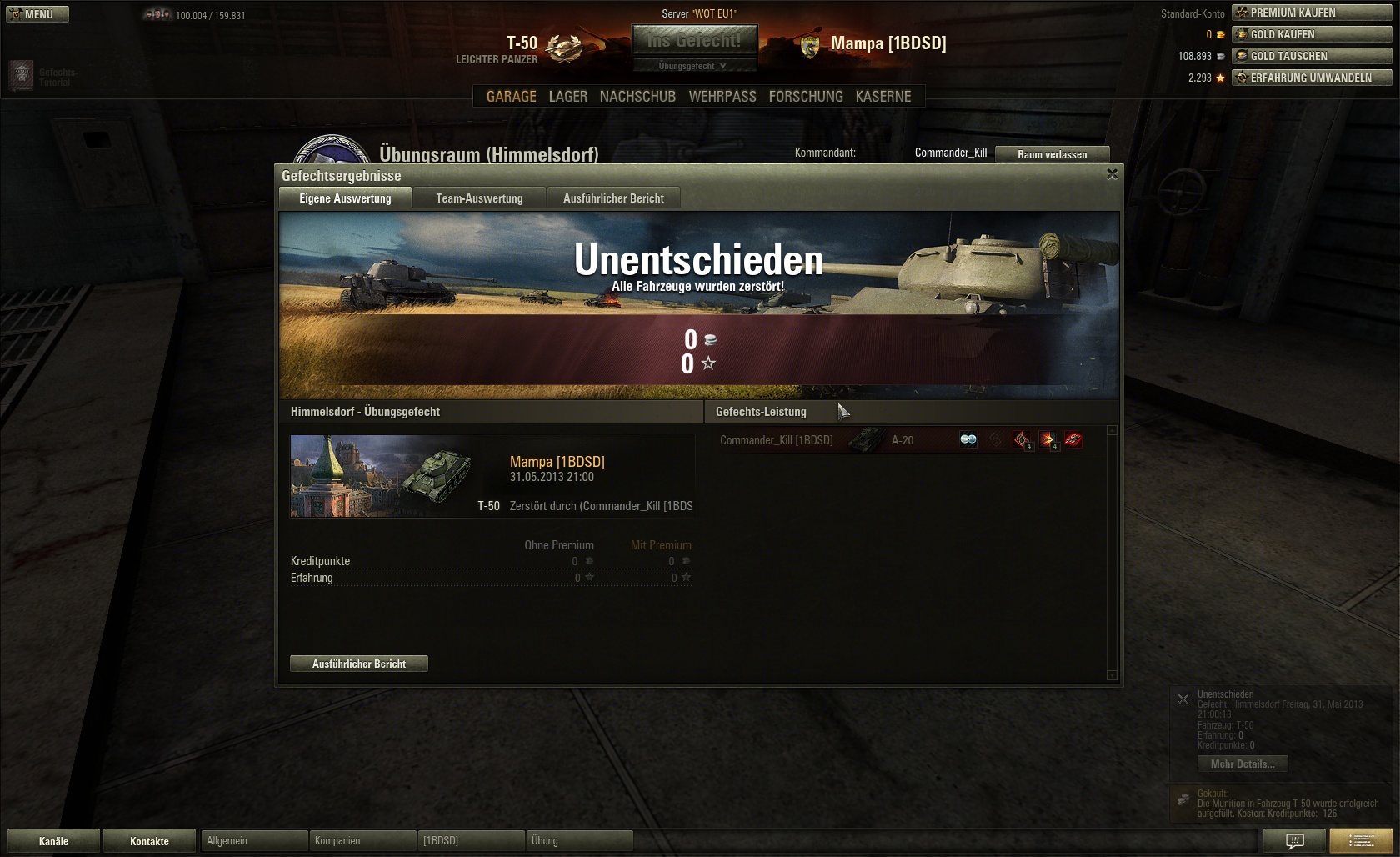Open the [1BDSD] clan chat tab
Screen dimensions: 1400x857
point(471,841)
